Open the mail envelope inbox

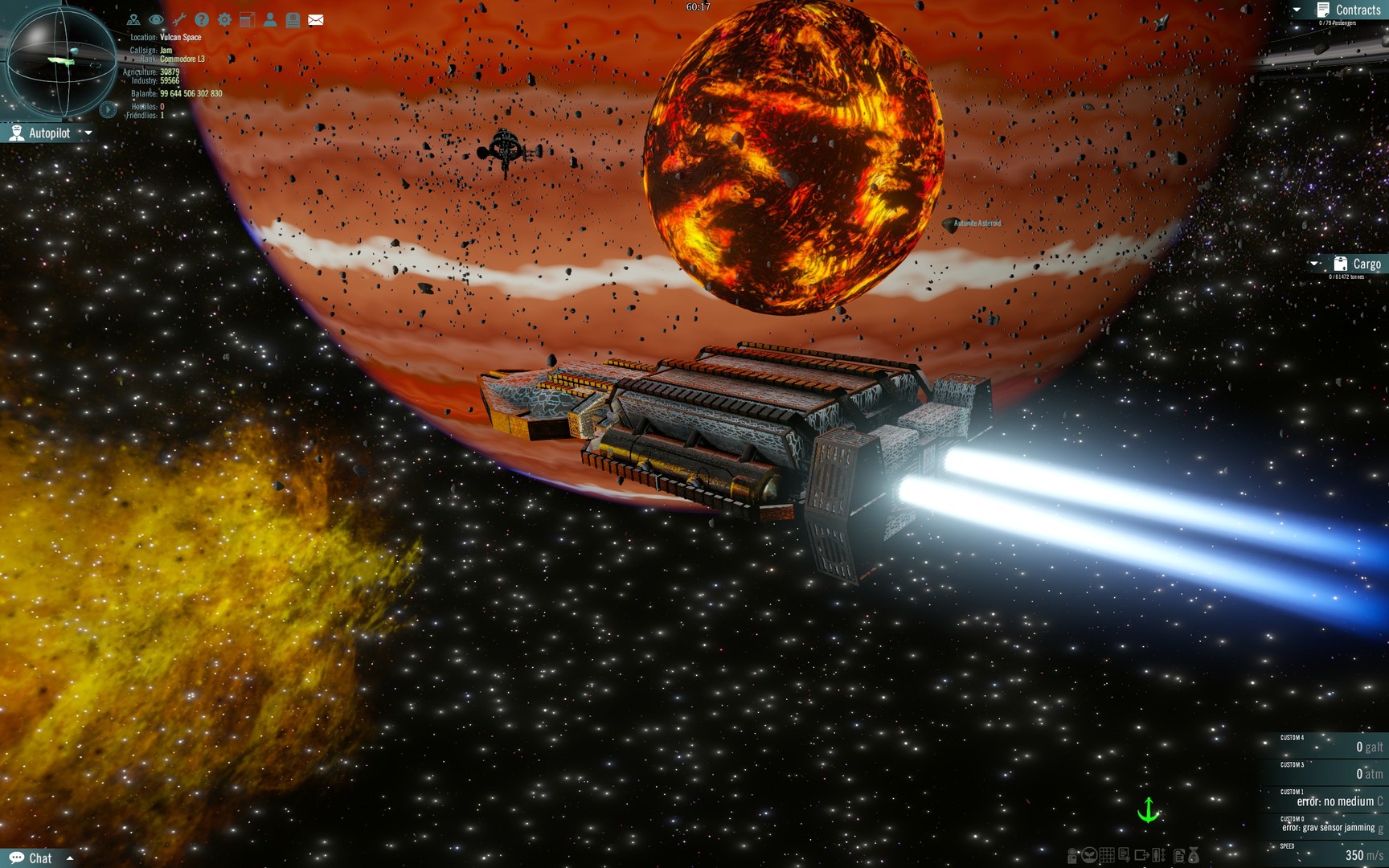coord(315,20)
